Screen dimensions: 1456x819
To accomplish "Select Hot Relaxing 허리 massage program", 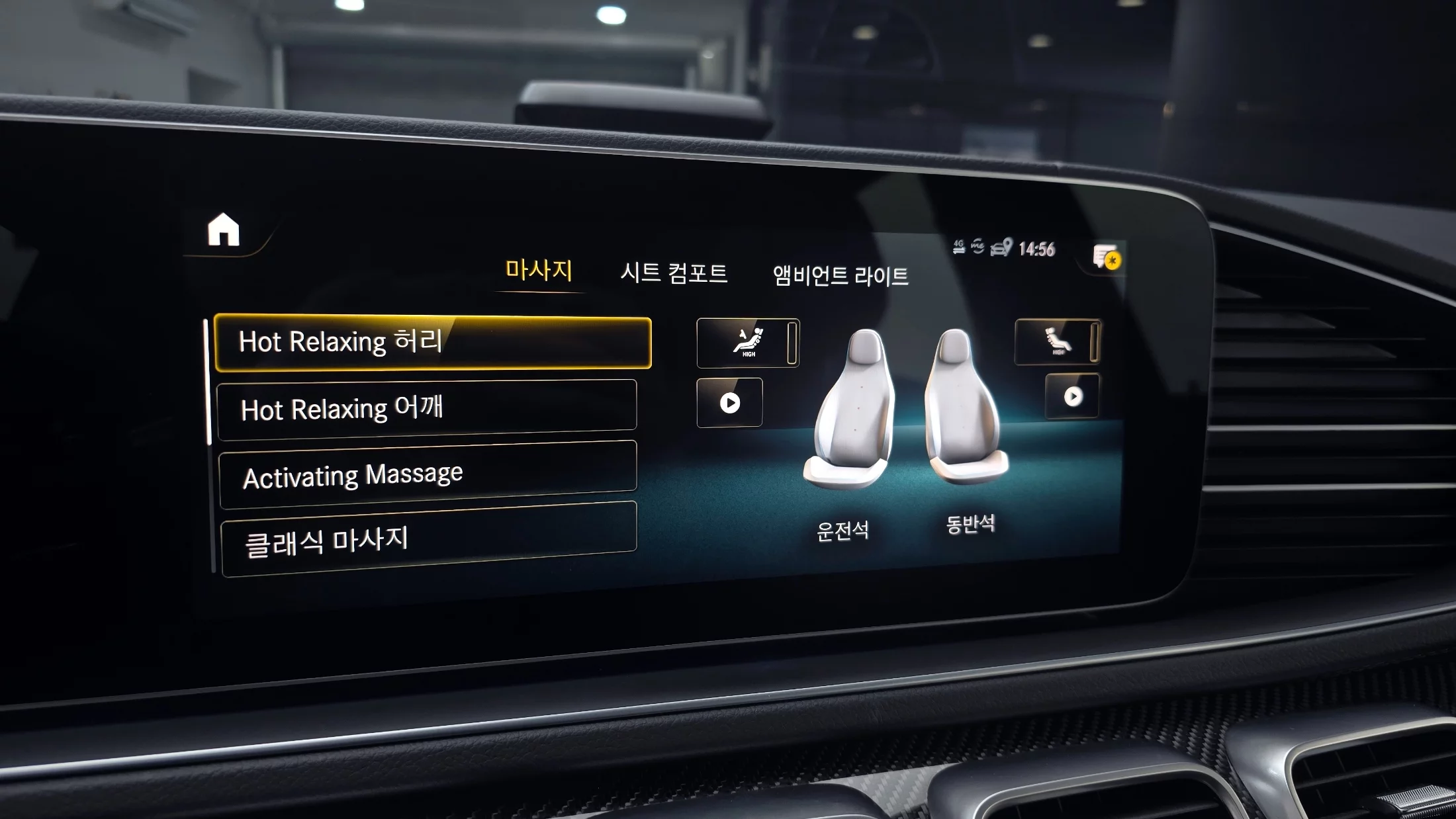I will (433, 342).
